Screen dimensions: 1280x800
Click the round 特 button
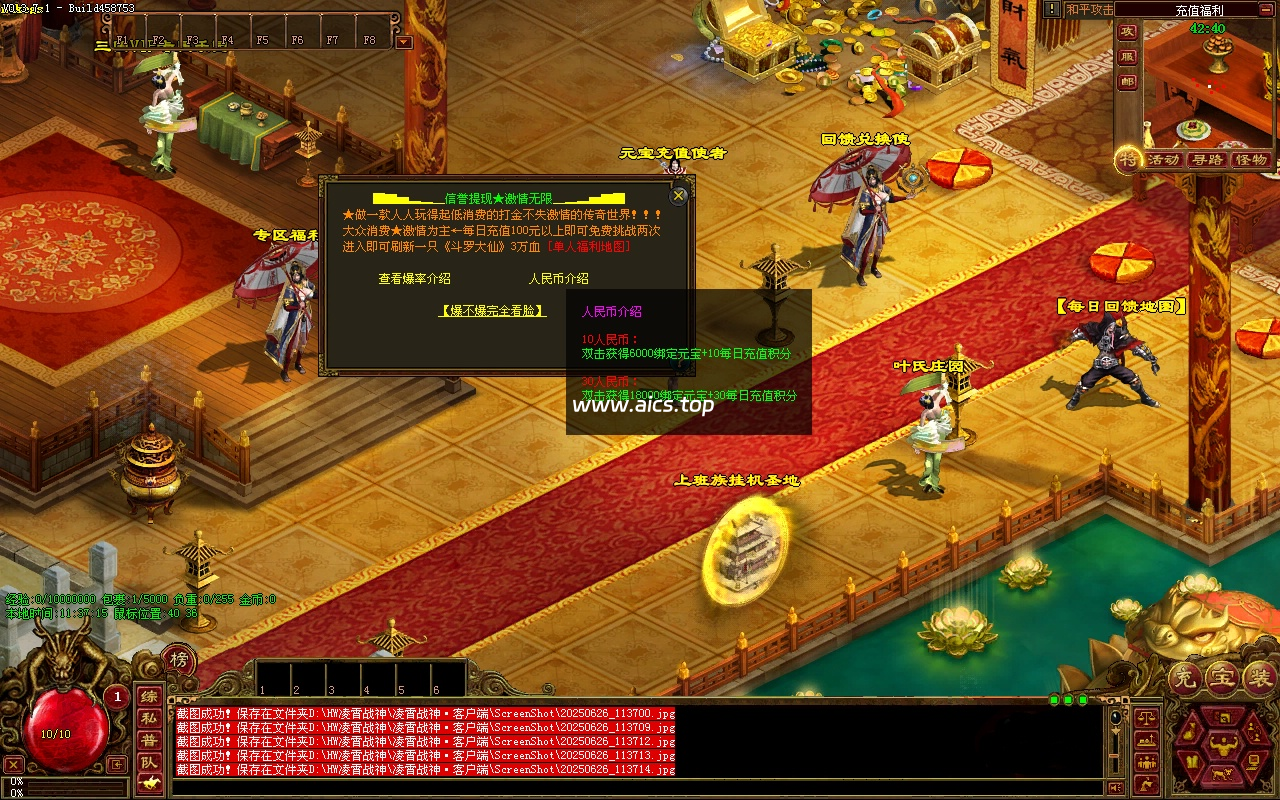1128,160
